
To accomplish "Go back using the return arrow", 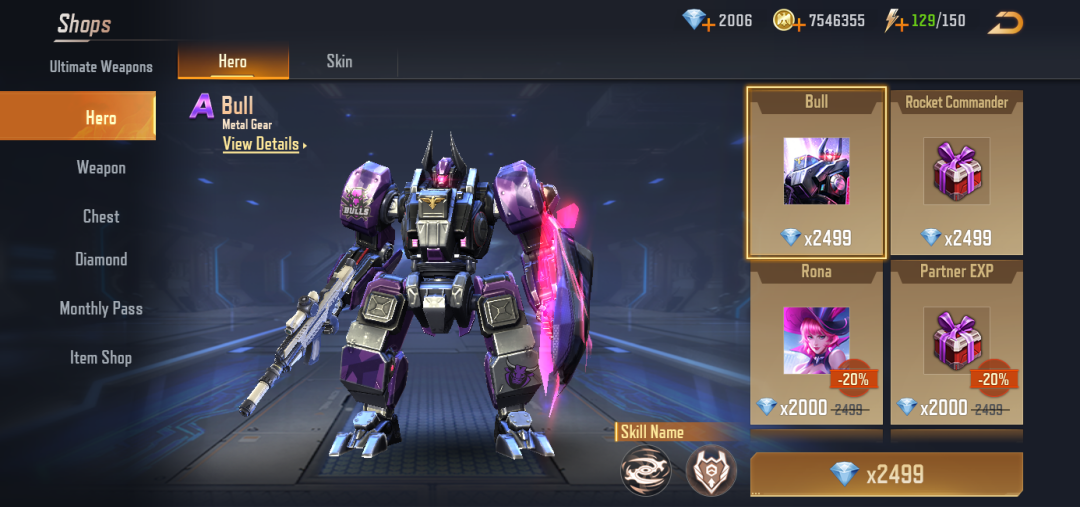I will 1005,21.
